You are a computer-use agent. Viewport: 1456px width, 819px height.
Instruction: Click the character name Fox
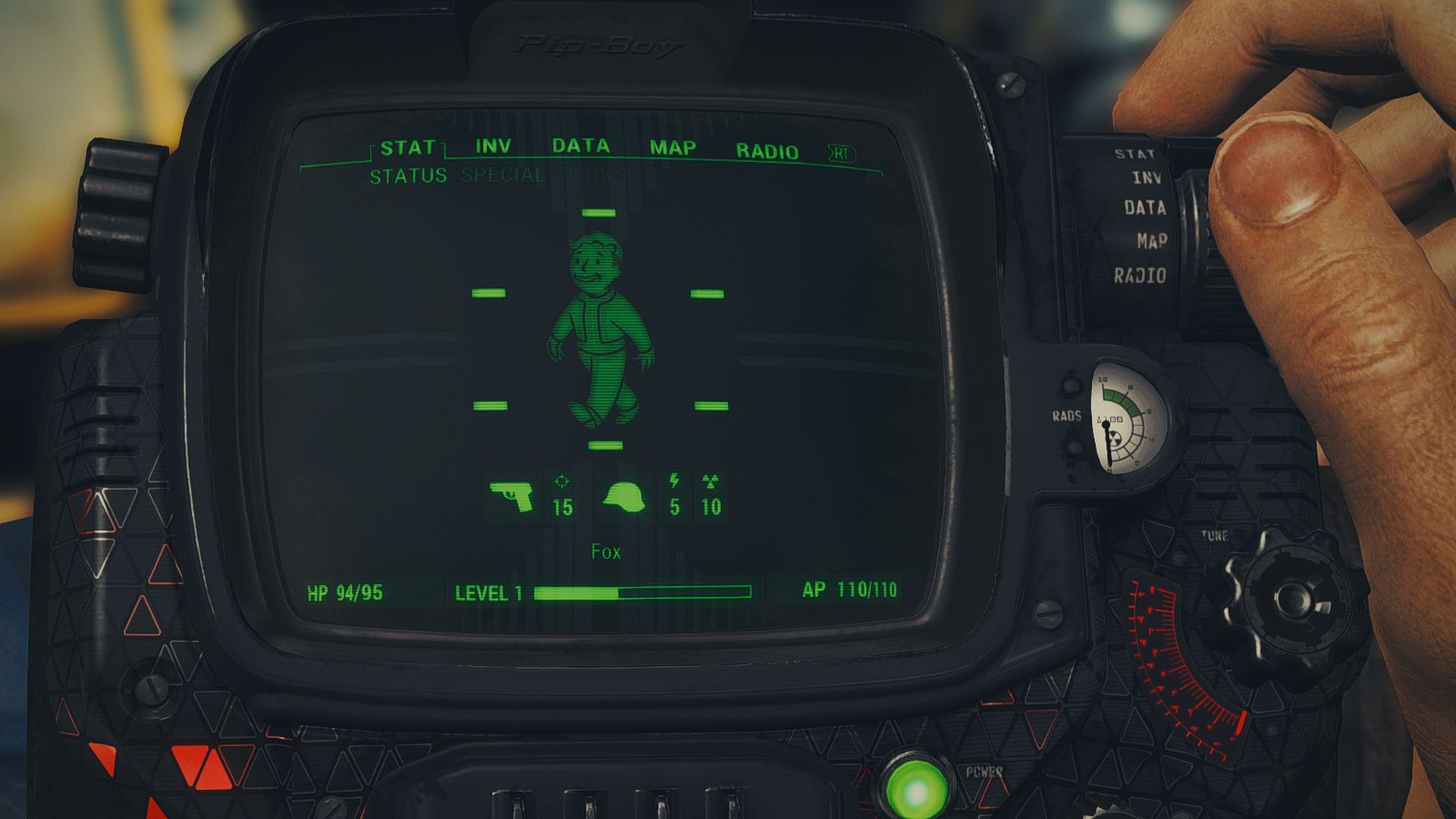click(607, 551)
